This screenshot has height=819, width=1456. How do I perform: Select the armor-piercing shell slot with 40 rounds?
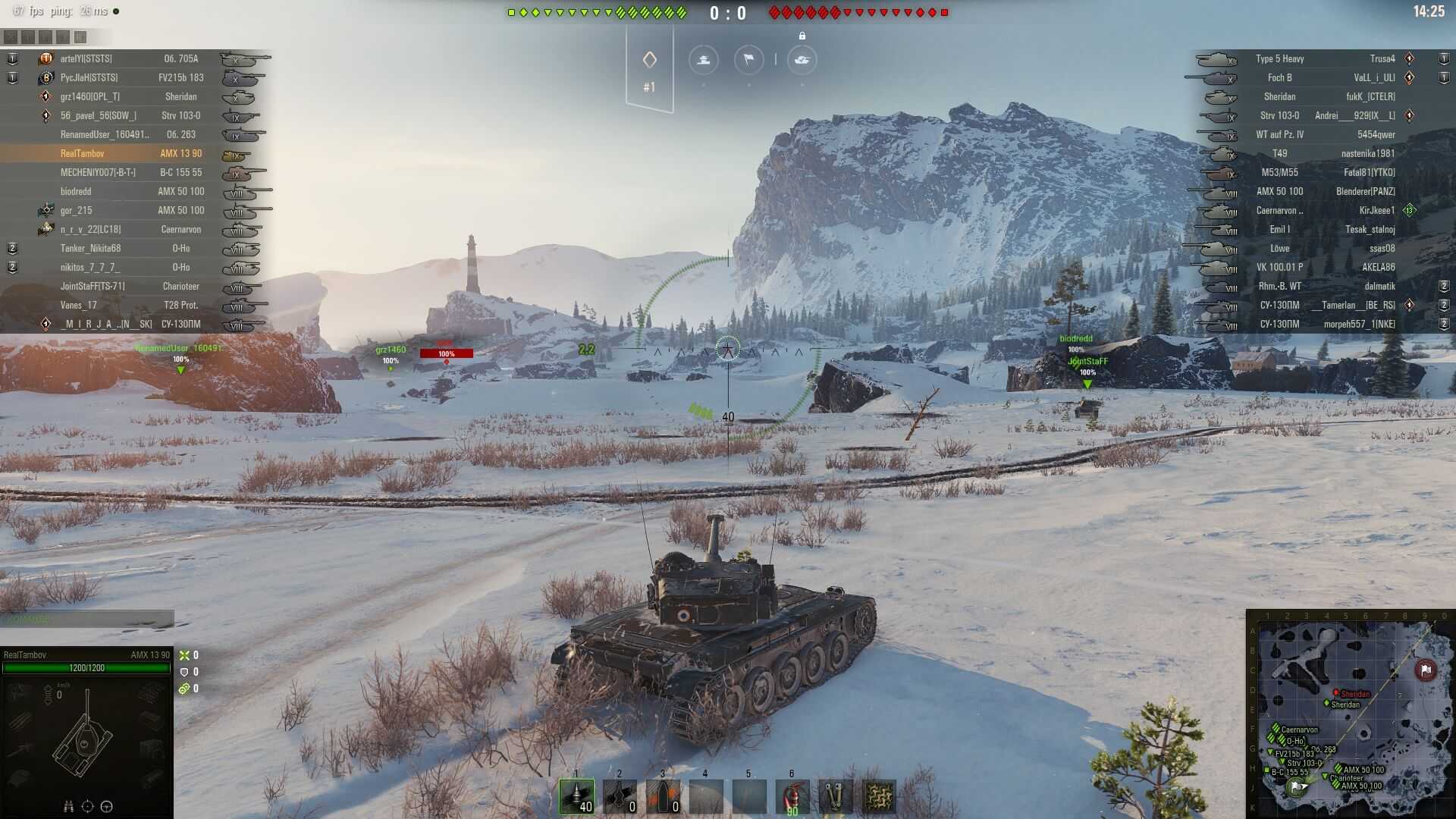(x=576, y=796)
